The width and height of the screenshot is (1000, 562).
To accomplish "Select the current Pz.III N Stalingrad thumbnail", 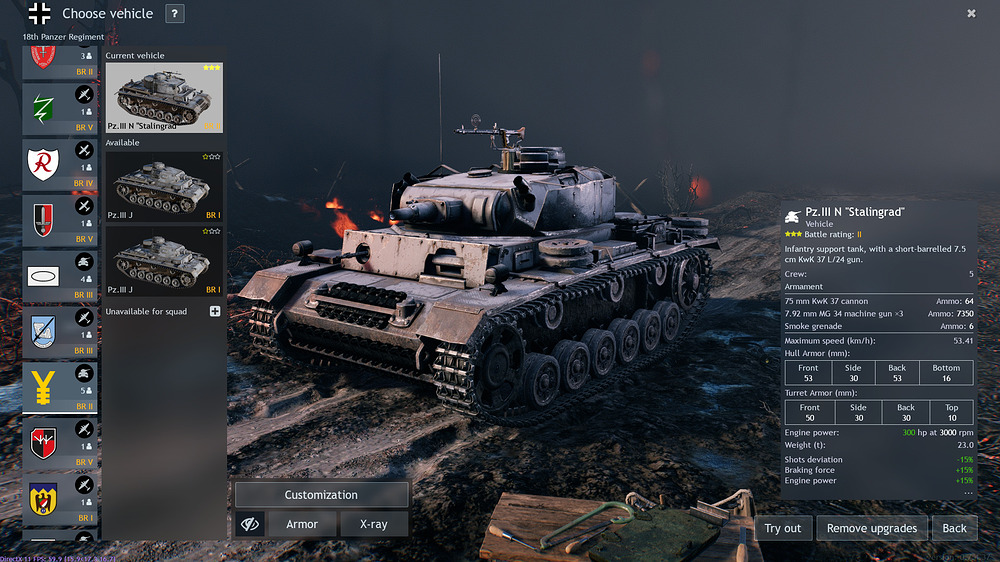I will [164, 98].
